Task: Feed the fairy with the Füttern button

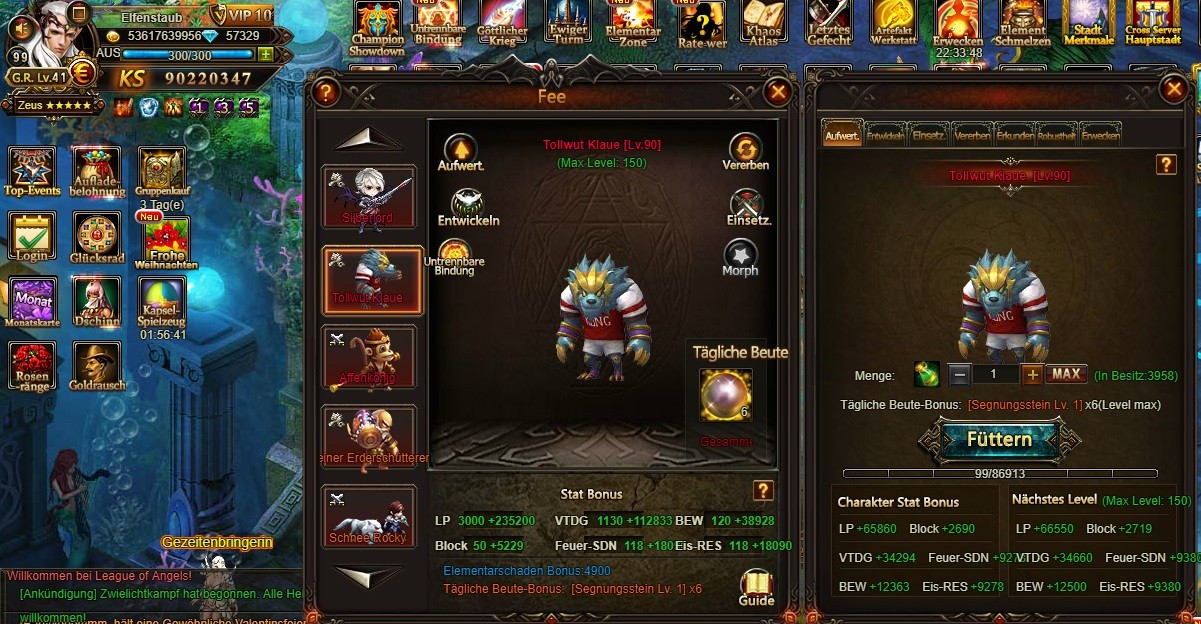Action: [x=998, y=440]
